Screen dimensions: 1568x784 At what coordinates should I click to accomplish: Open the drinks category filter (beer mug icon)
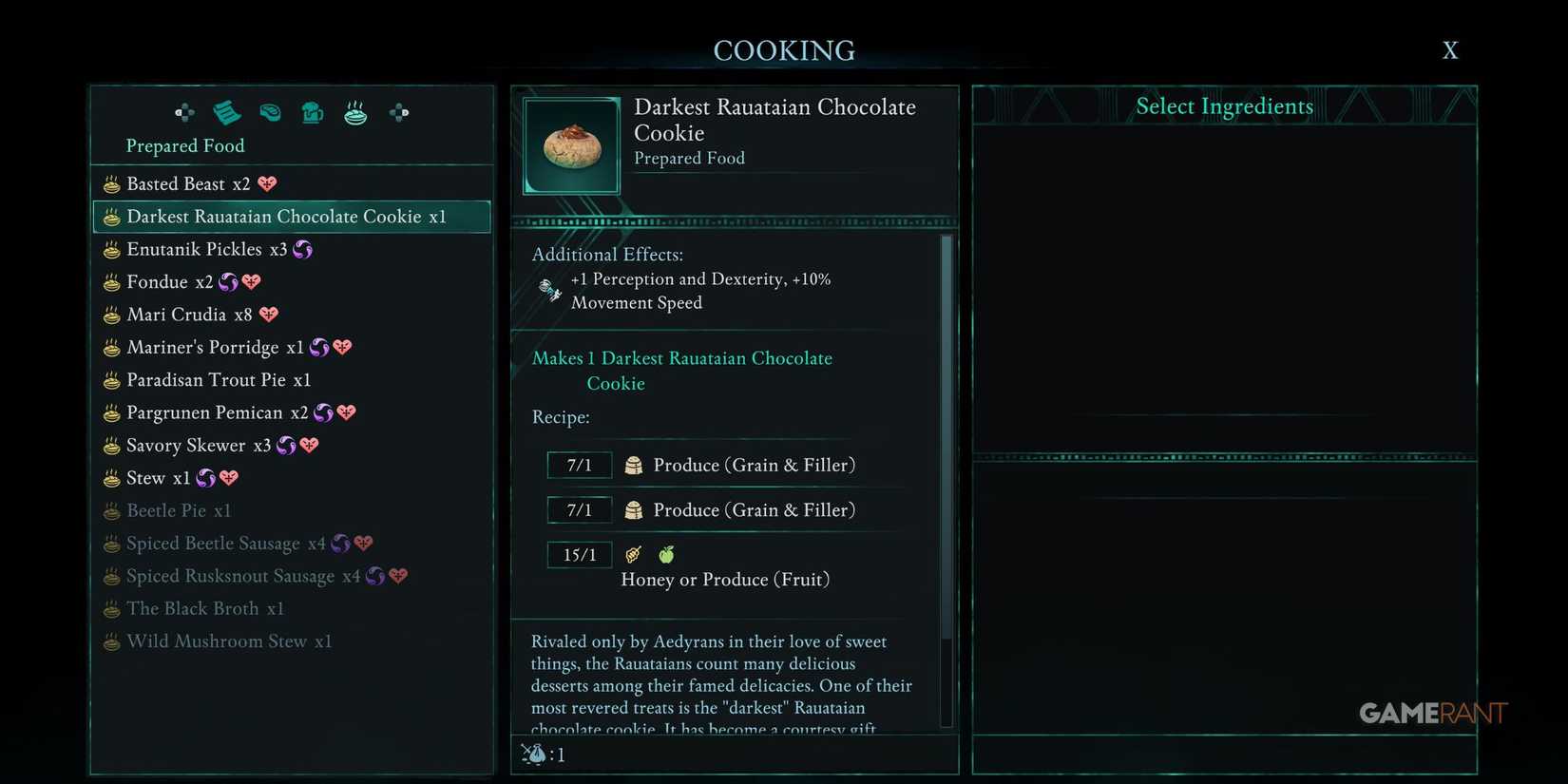313,112
